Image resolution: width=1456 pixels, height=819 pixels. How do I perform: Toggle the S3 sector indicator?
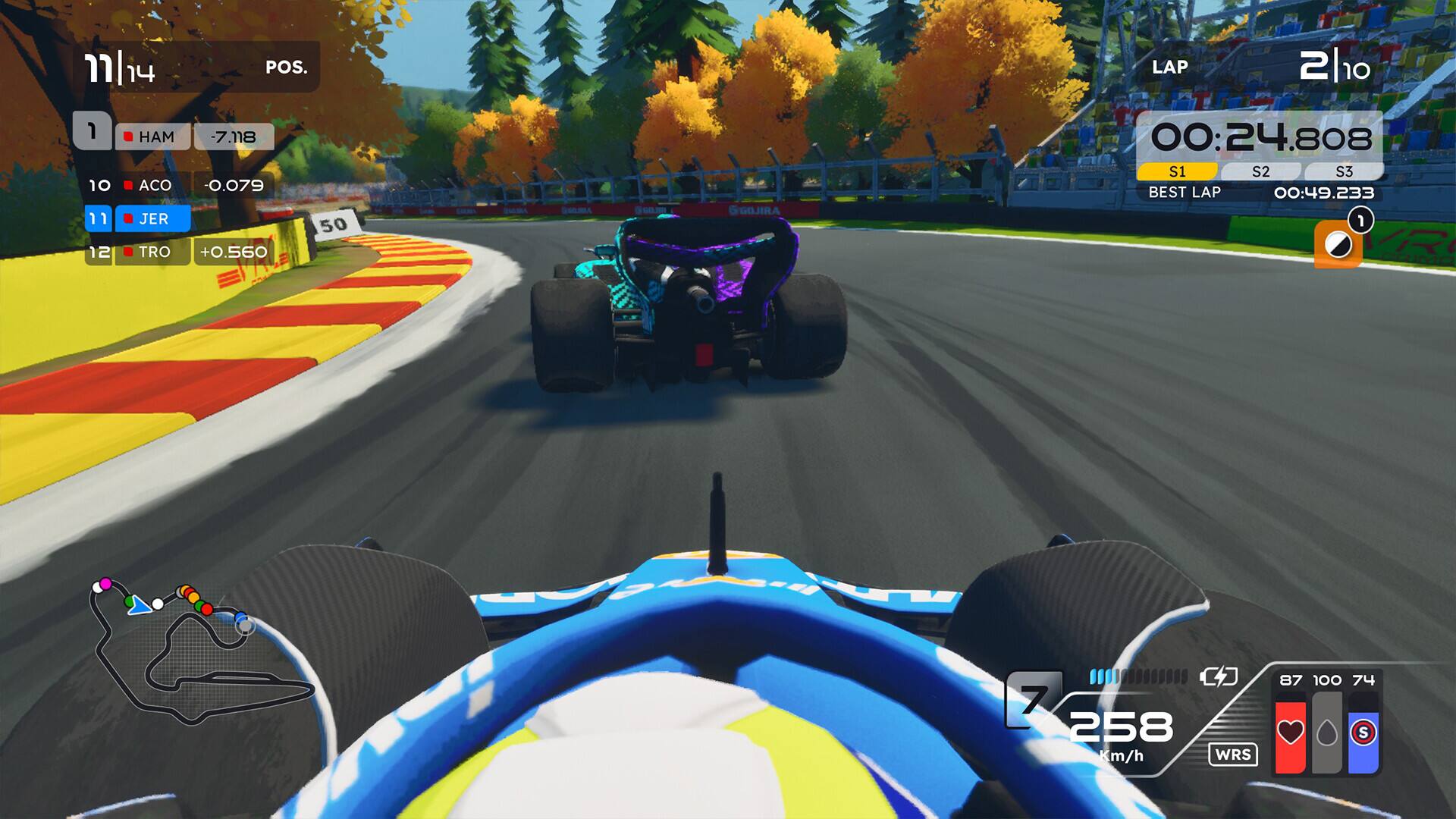pos(1344,171)
